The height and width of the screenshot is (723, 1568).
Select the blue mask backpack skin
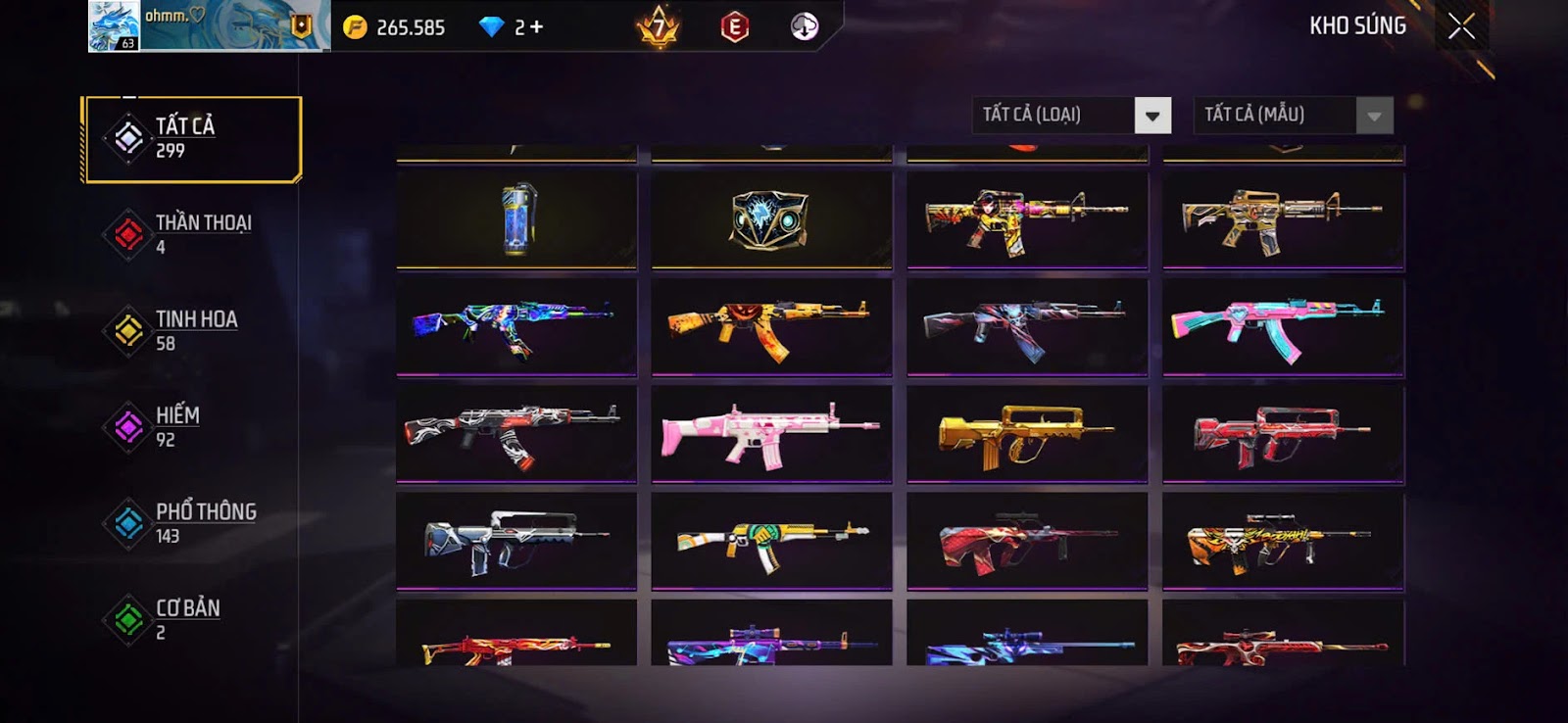(771, 219)
